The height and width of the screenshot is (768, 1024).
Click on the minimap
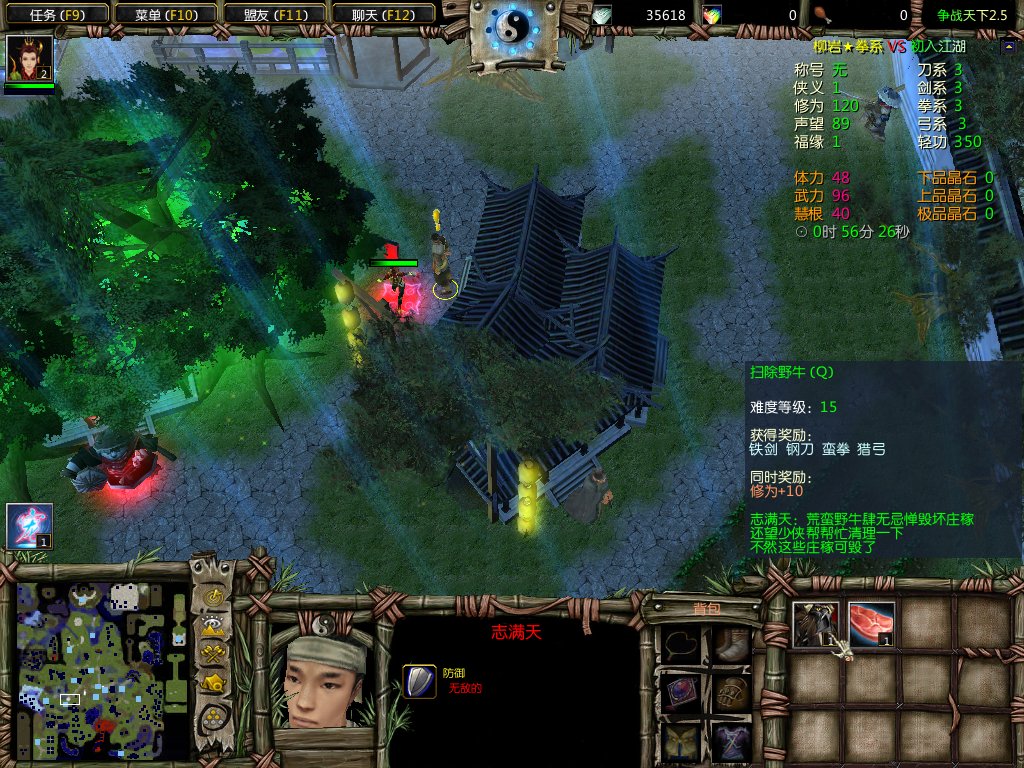[102, 668]
